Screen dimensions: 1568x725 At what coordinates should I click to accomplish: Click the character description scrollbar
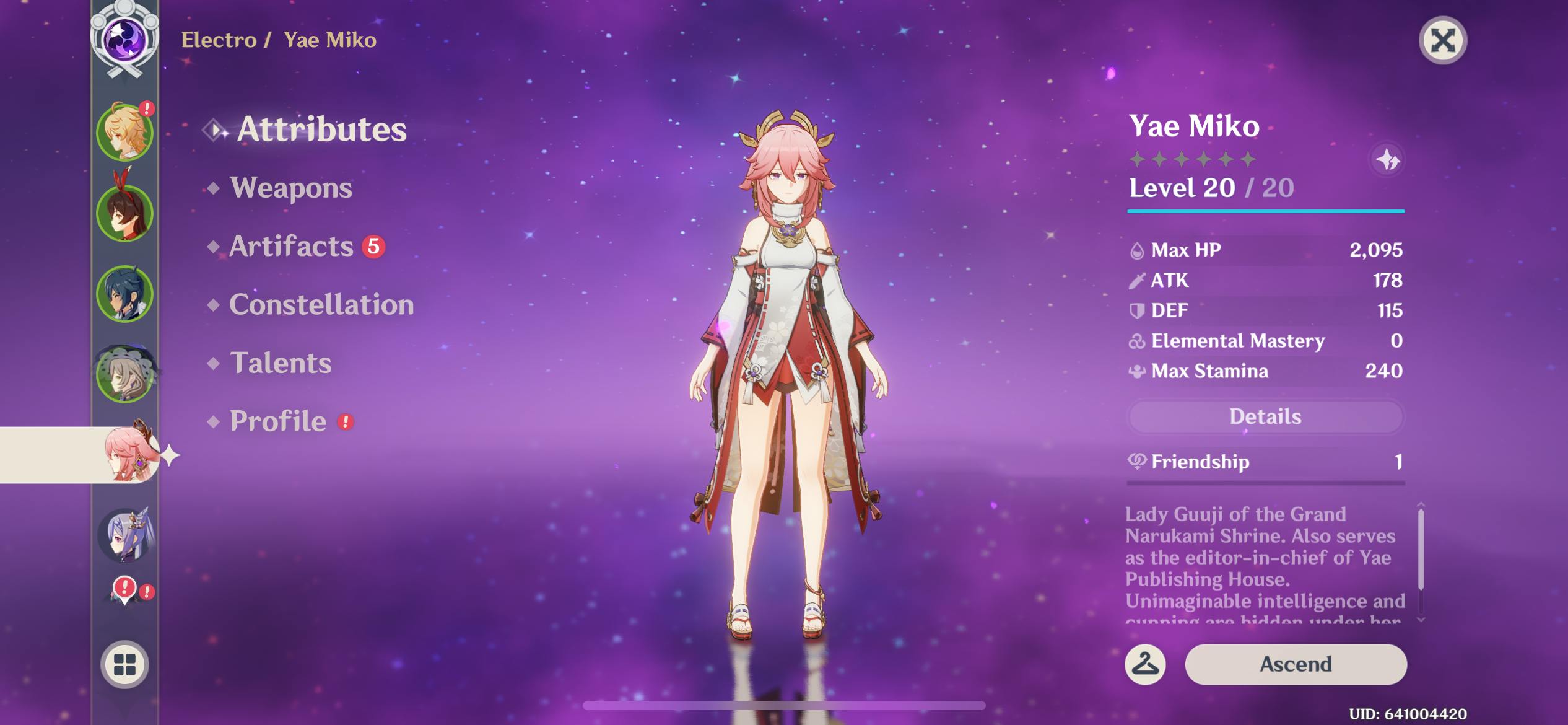tap(1421, 550)
